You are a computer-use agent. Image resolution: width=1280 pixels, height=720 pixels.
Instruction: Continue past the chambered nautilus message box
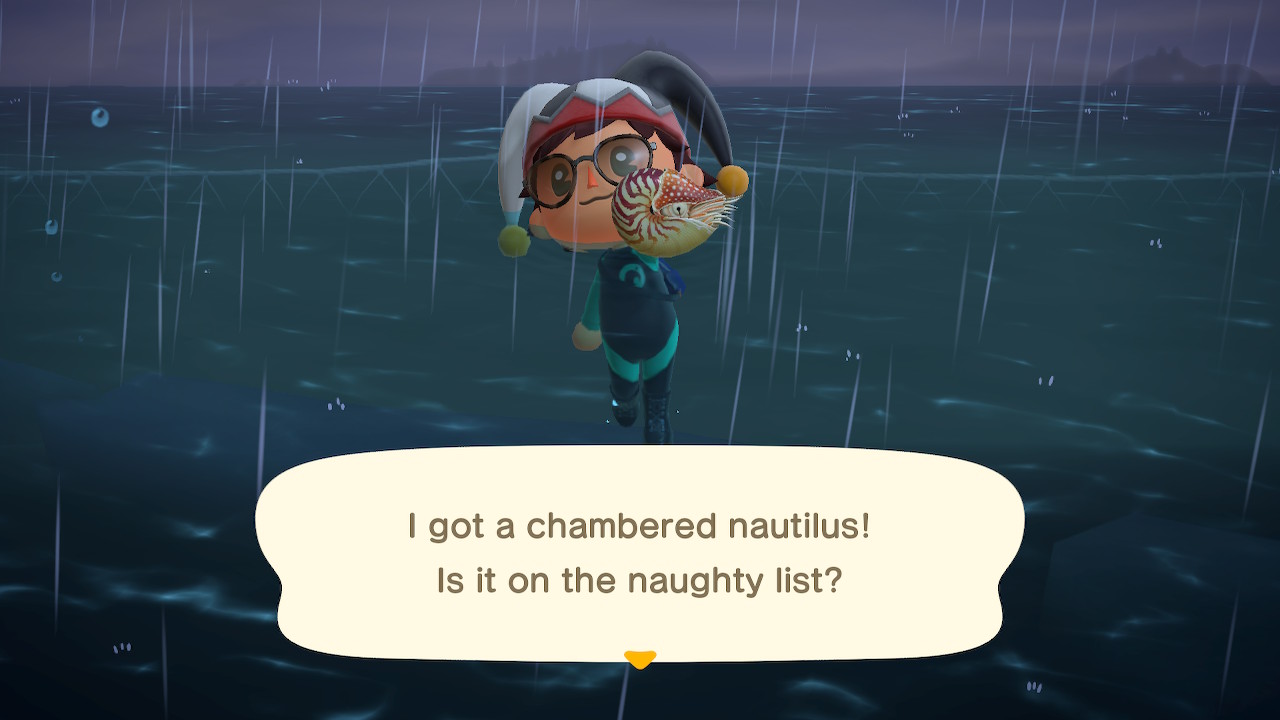click(x=639, y=553)
